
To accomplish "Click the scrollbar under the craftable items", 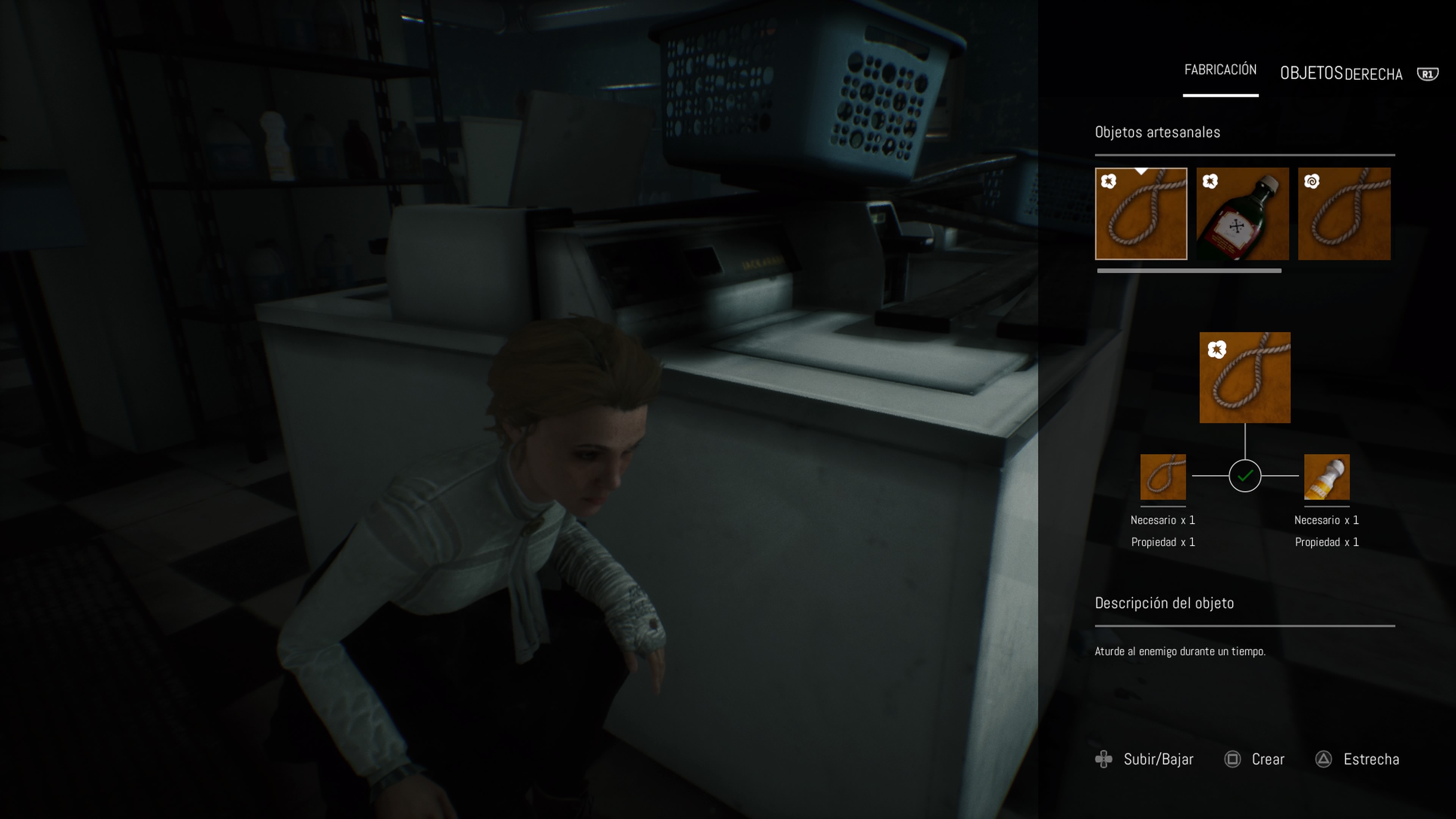I will (x=1189, y=271).
